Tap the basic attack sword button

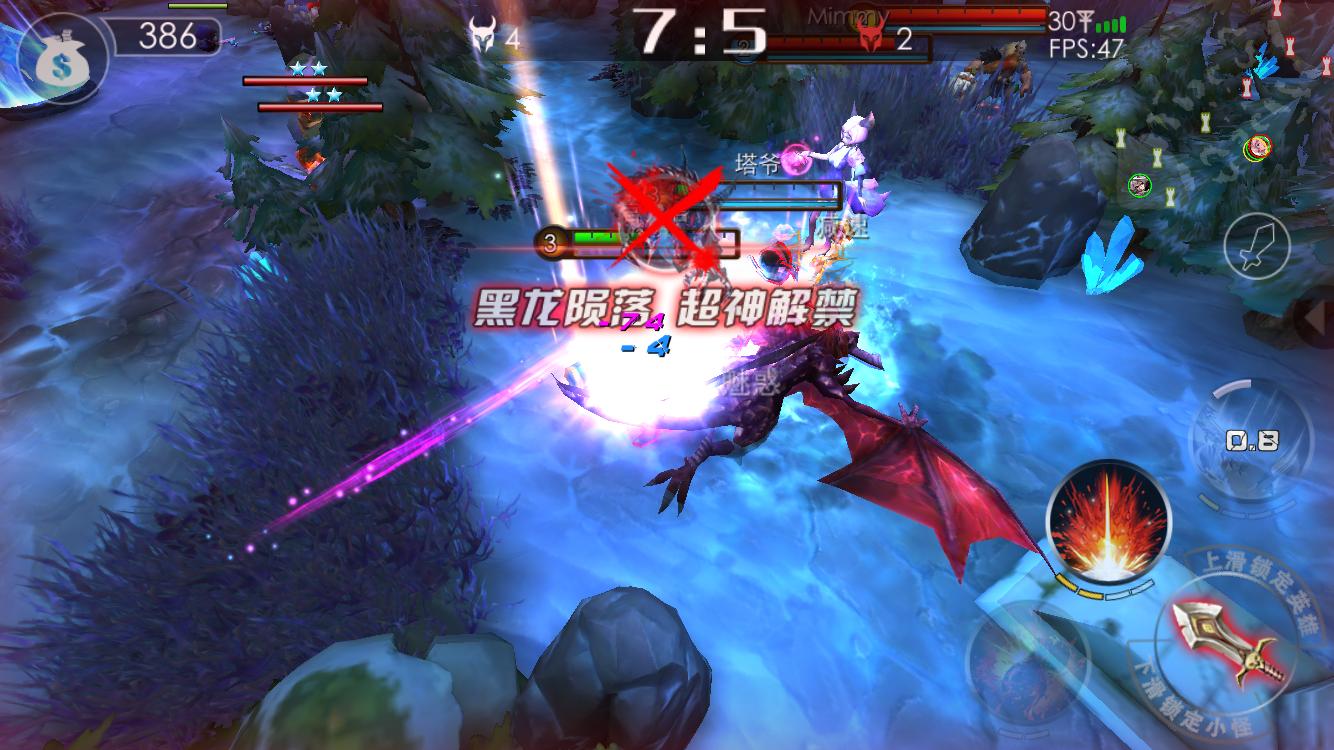[1224, 640]
